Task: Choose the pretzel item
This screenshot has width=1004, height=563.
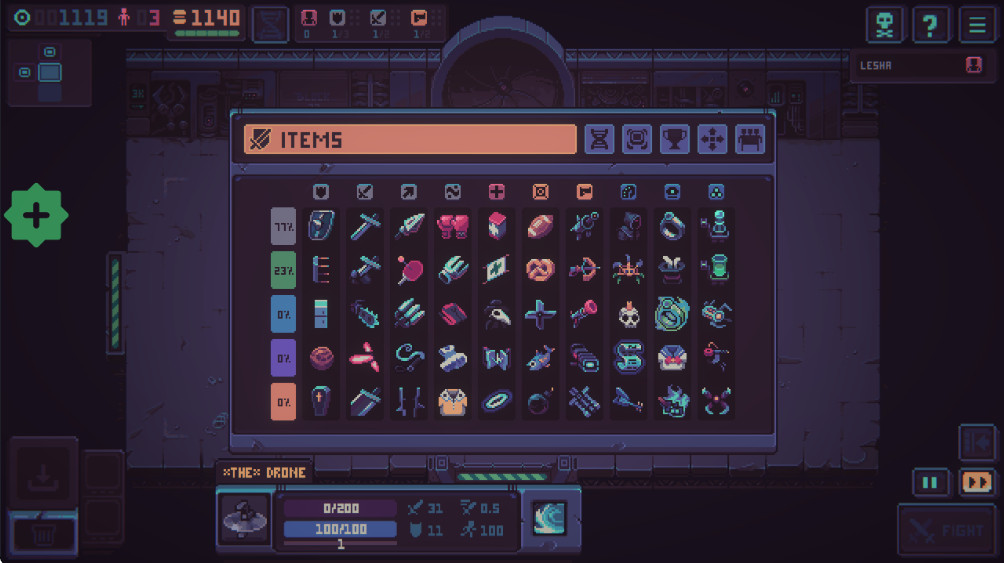Action: [540, 270]
